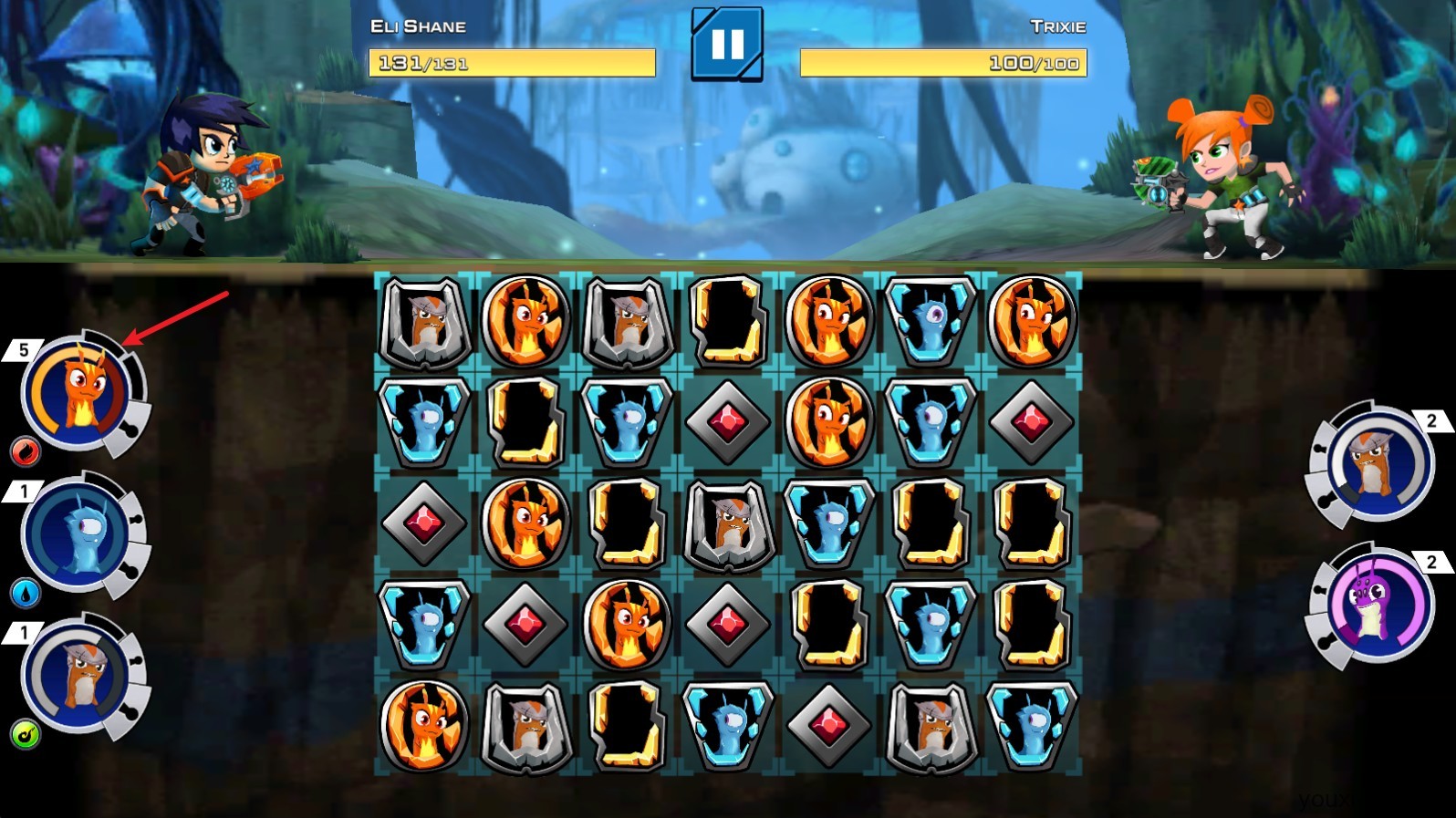This screenshot has width=1456, height=818.
Task: Inspect Trixie's helmeted slug portrait
Action: click(1378, 465)
